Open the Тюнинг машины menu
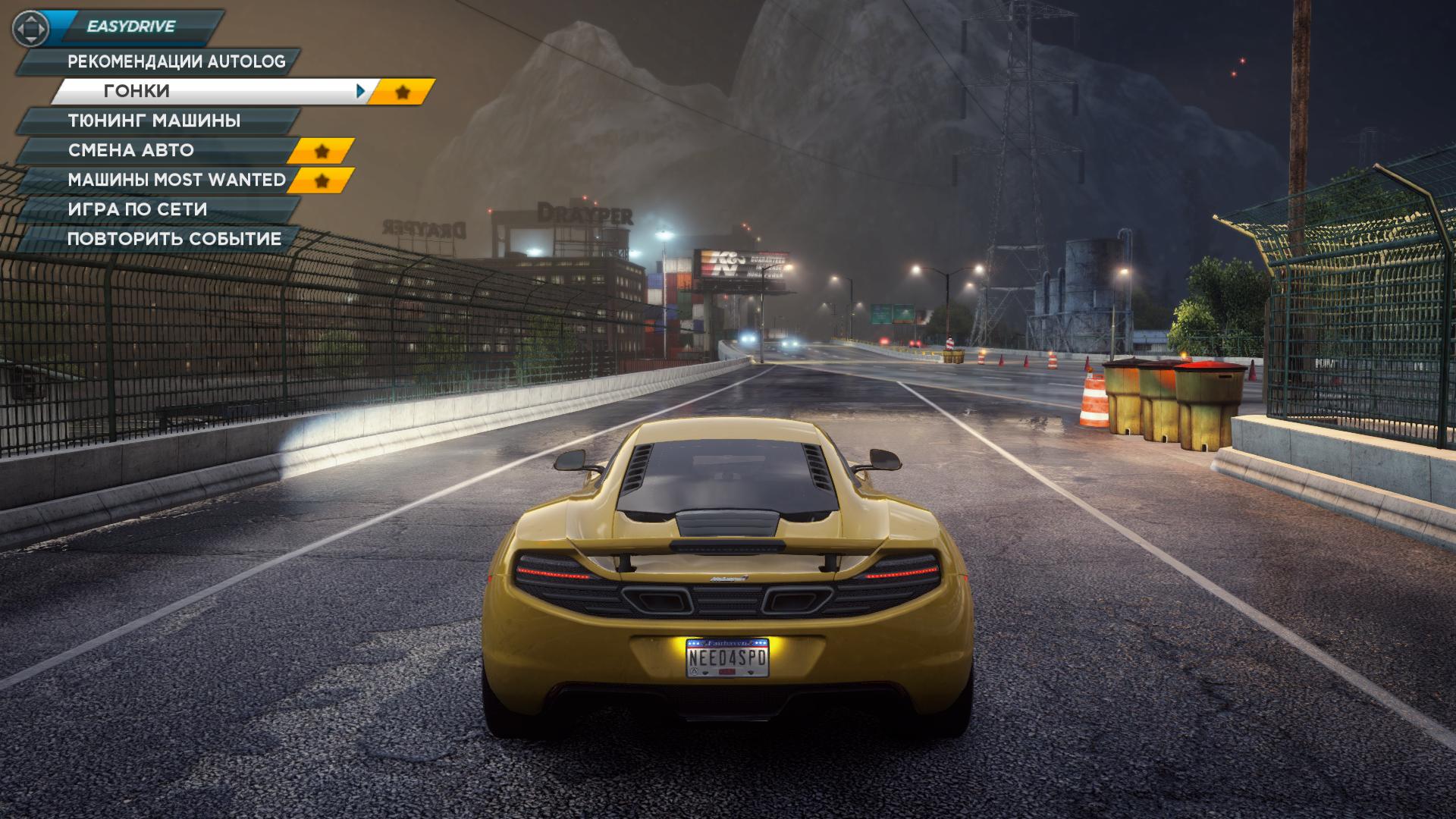Image resolution: width=1456 pixels, height=819 pixels. click(155, 121)
